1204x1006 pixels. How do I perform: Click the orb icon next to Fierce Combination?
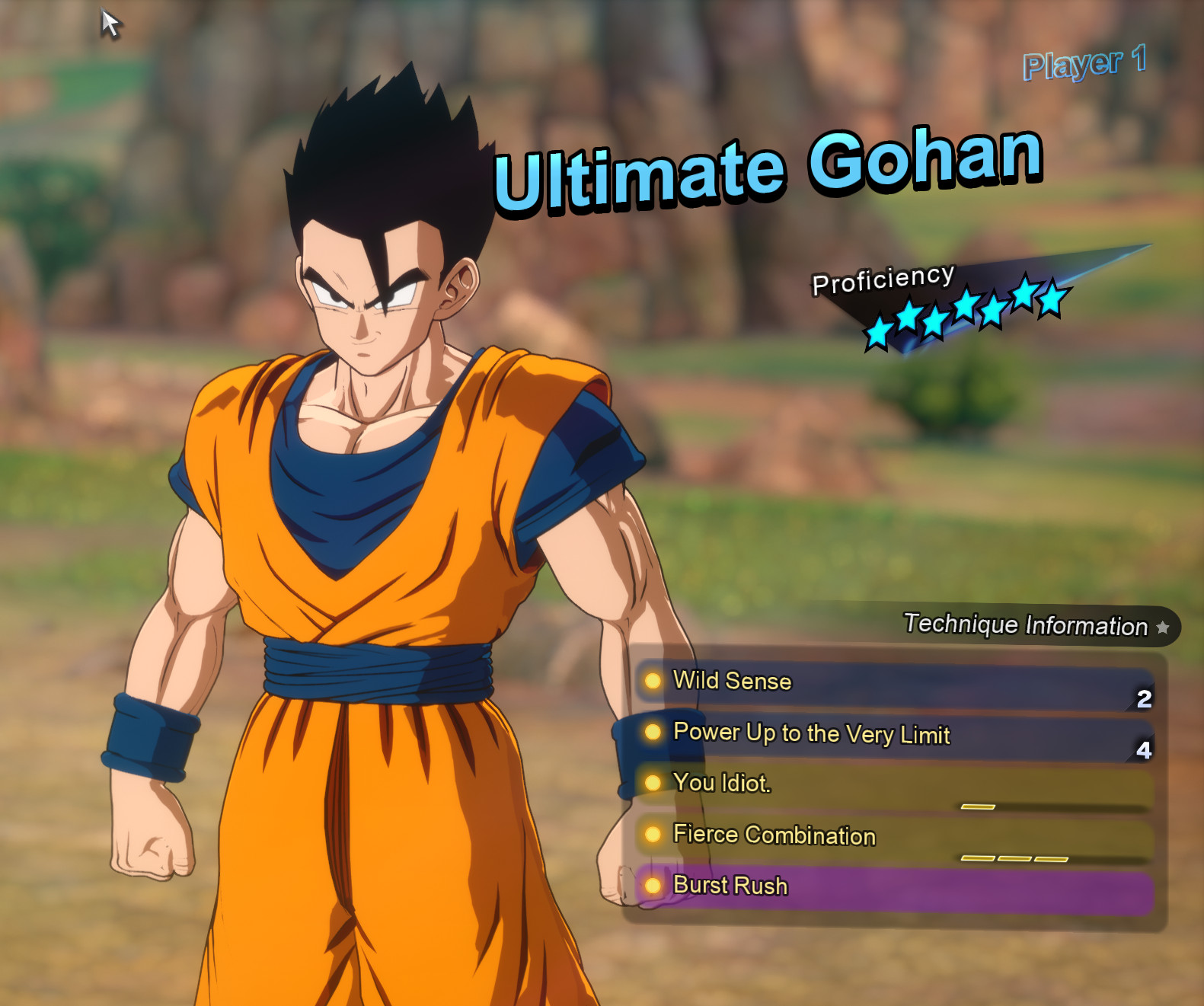click(653, 835)
